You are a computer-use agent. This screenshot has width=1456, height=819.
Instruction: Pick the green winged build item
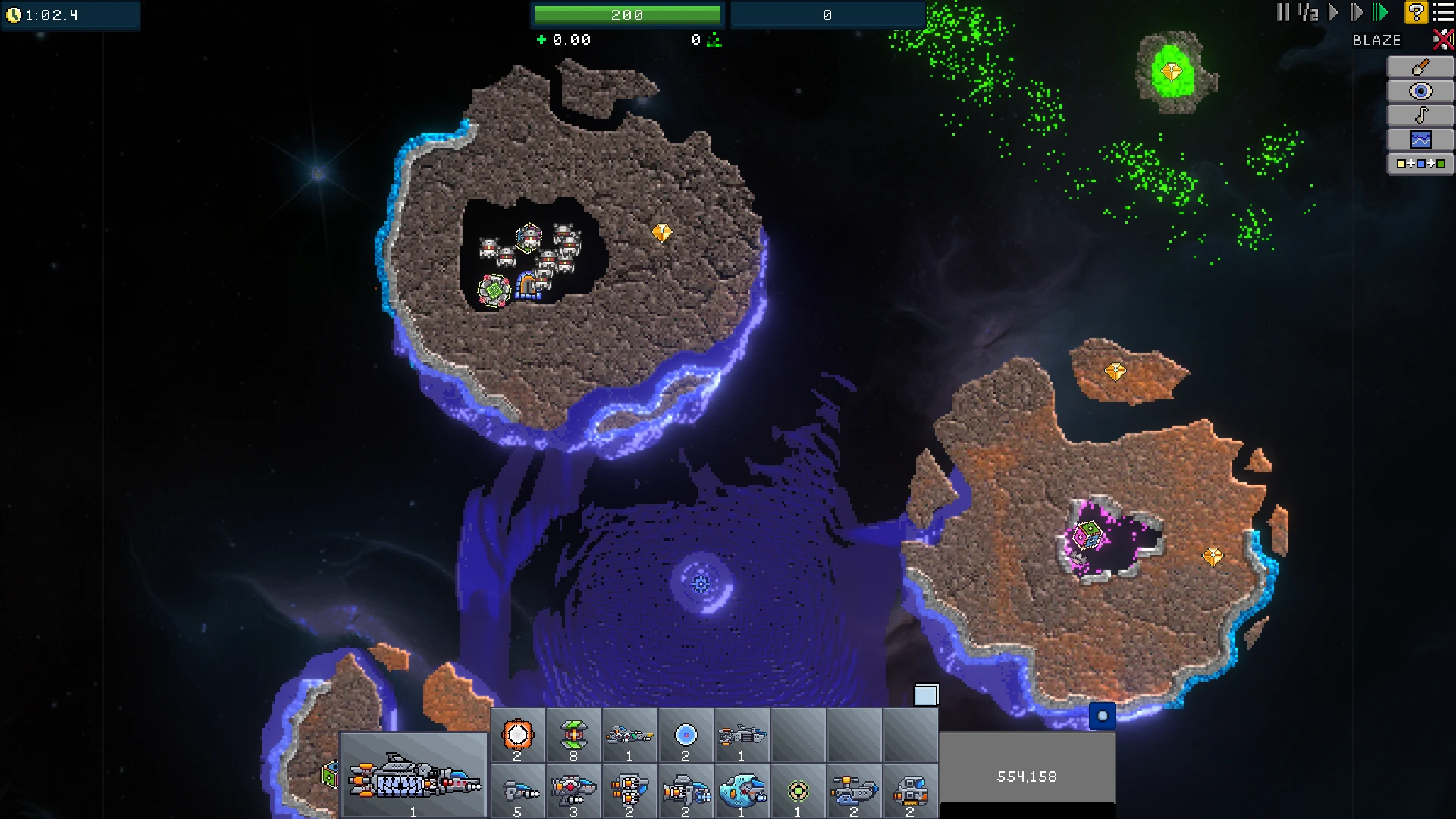573,735
